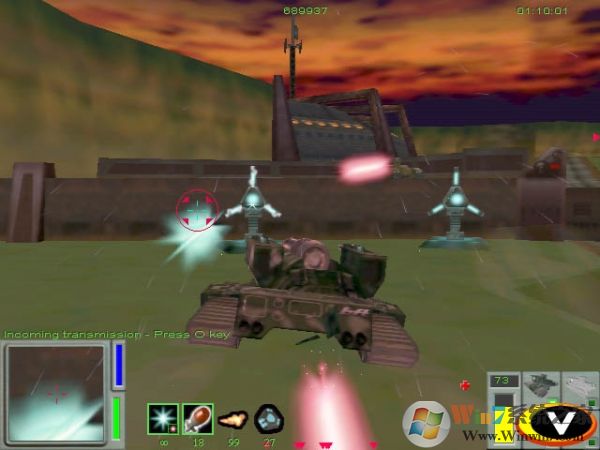Choose the rocket weapon with 18 ammo
The height and width of the screenshot is (450, 600).
pyautogui.click(x=198, y=418)
